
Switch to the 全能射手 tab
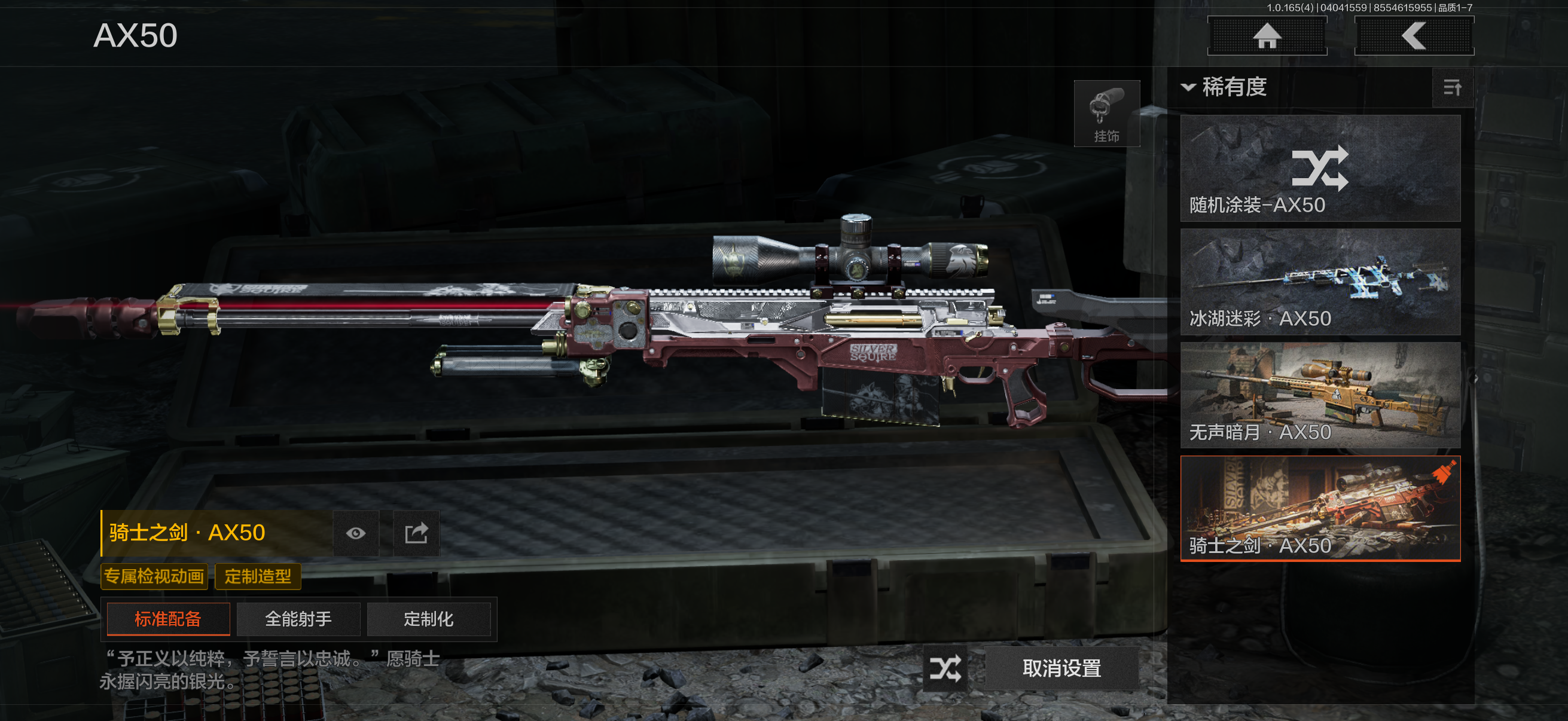tap(298, 619)
